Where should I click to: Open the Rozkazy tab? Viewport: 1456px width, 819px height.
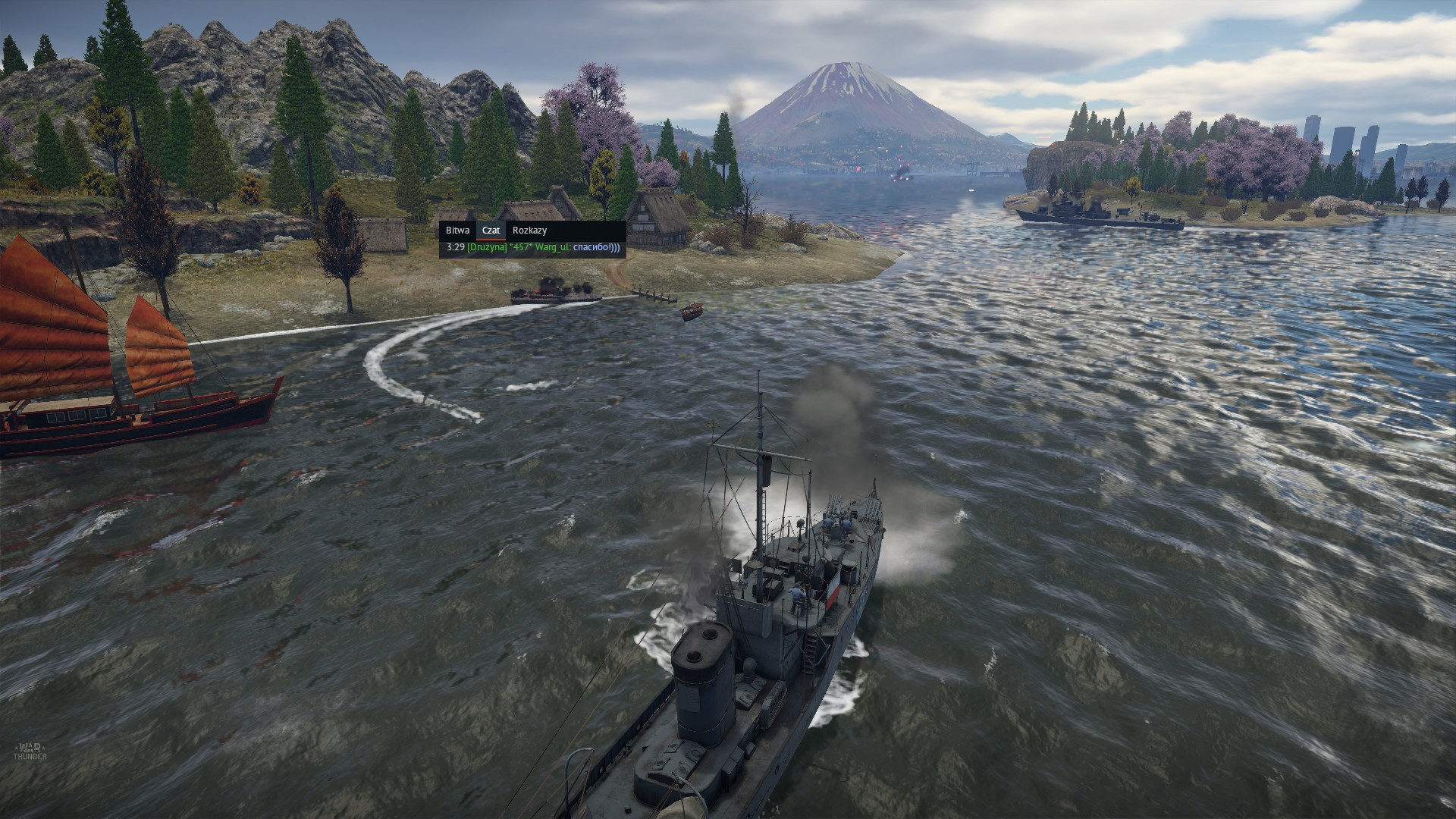529,231
